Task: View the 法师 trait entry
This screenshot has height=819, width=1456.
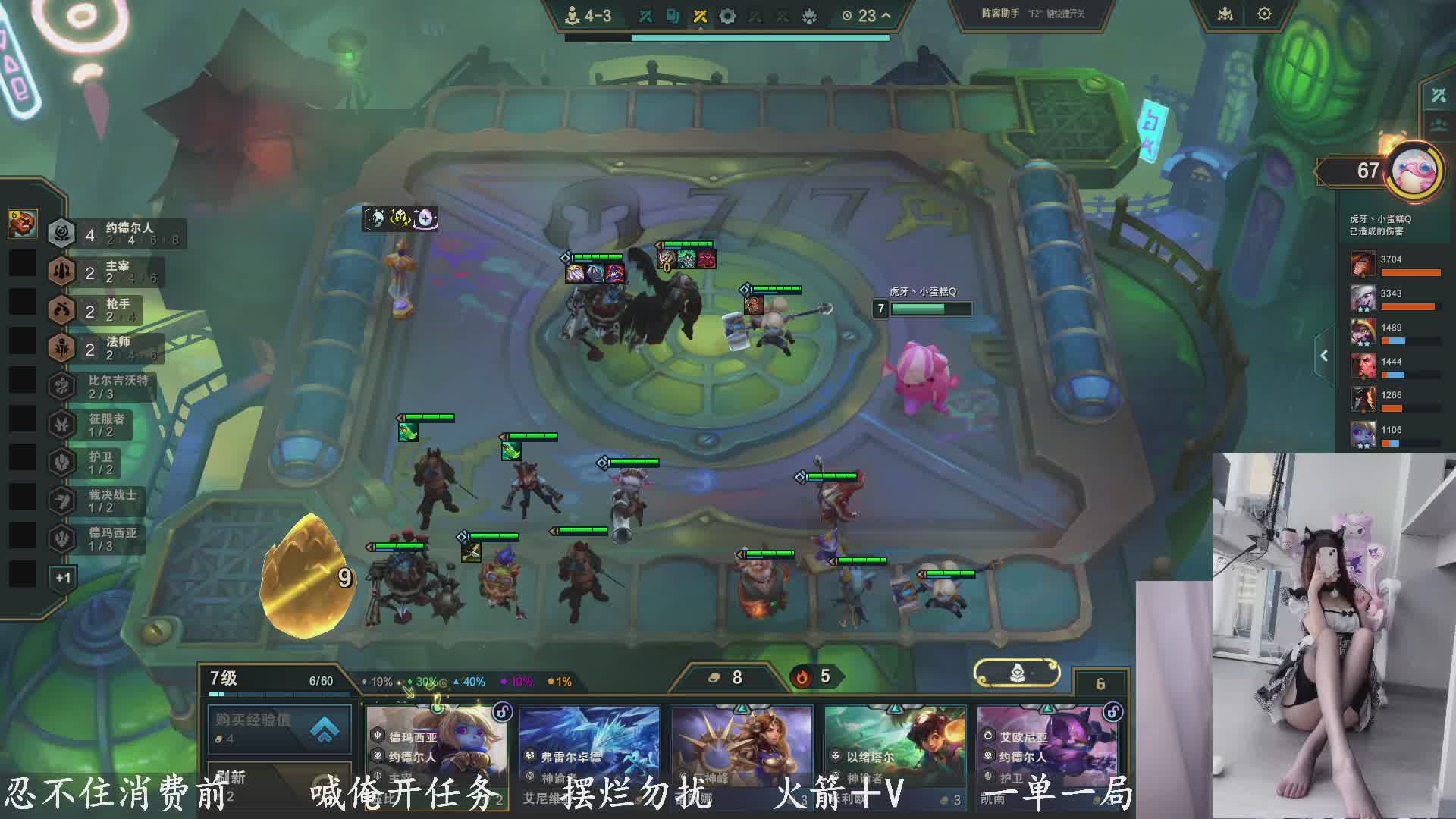Action: (105, 348)
